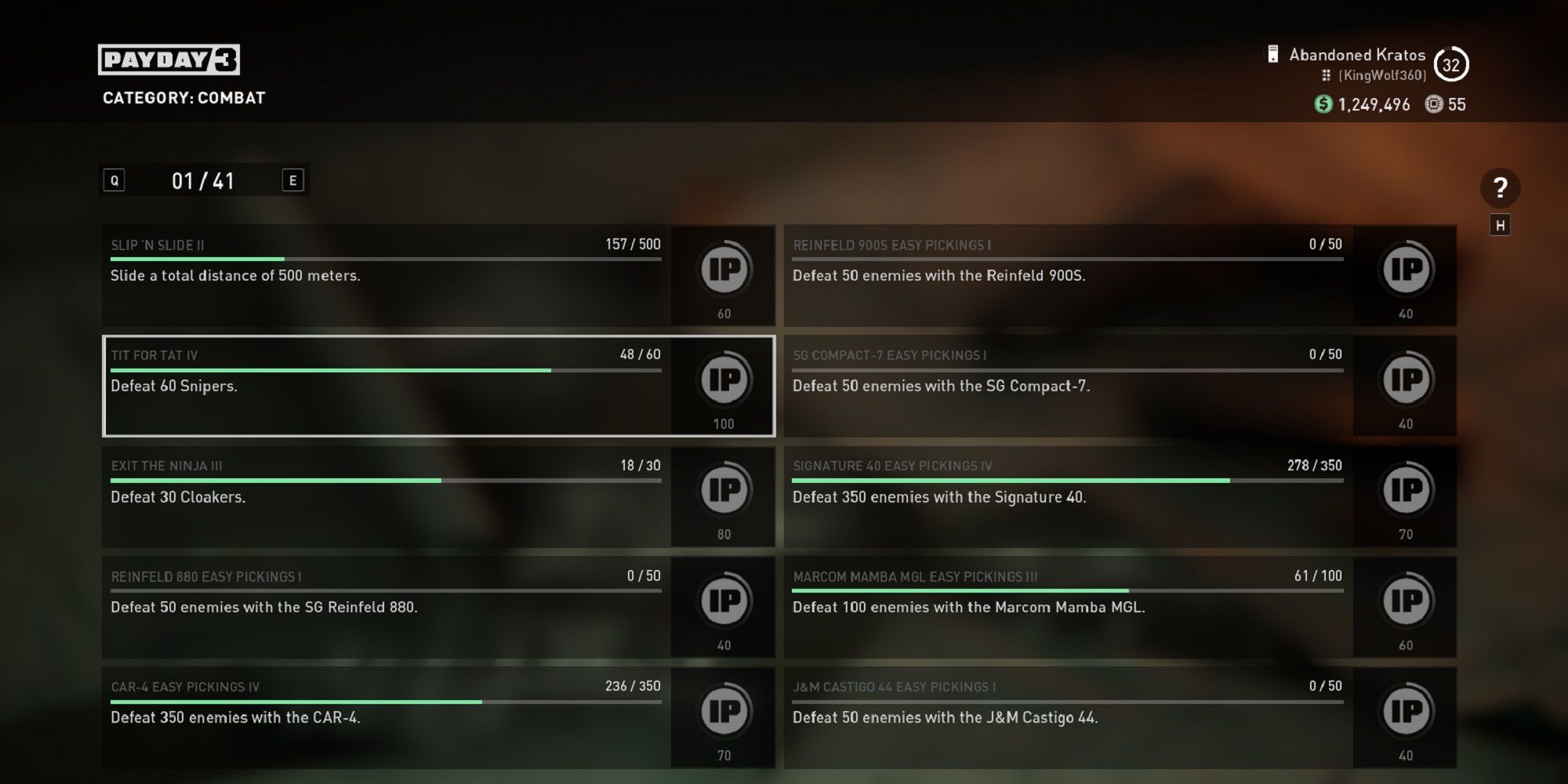Click the IP icon beside Signature 40 Easy Pickings IV
Screen dimensions: 1568x784
[x=1404, y=491]
